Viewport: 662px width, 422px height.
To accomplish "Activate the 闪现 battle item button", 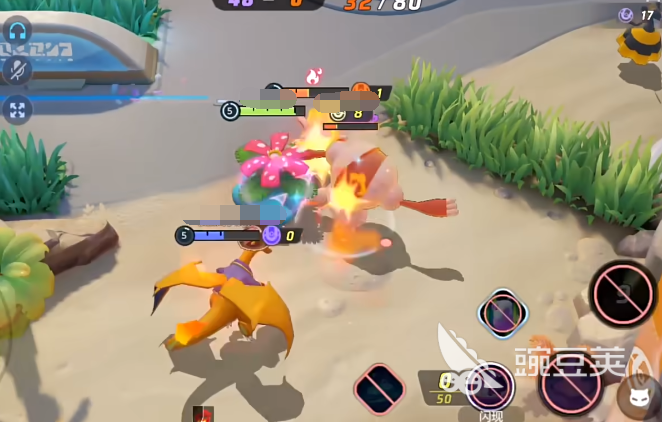I will pos(490,386).
